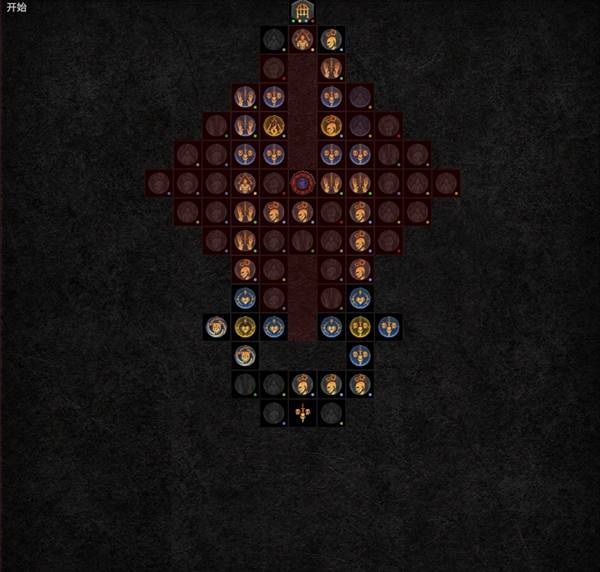Image resolution: width=600 pixels, height=572 pixels.
Task: Choose the node directly below the gate
Action: click(302, 40)
